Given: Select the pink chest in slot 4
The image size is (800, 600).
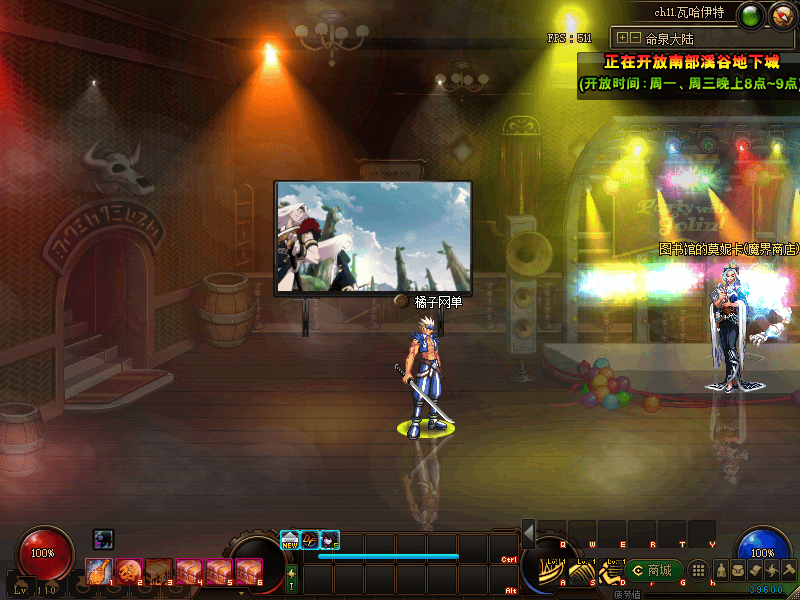Looking at the screenshot, I should tap(189, 571).
